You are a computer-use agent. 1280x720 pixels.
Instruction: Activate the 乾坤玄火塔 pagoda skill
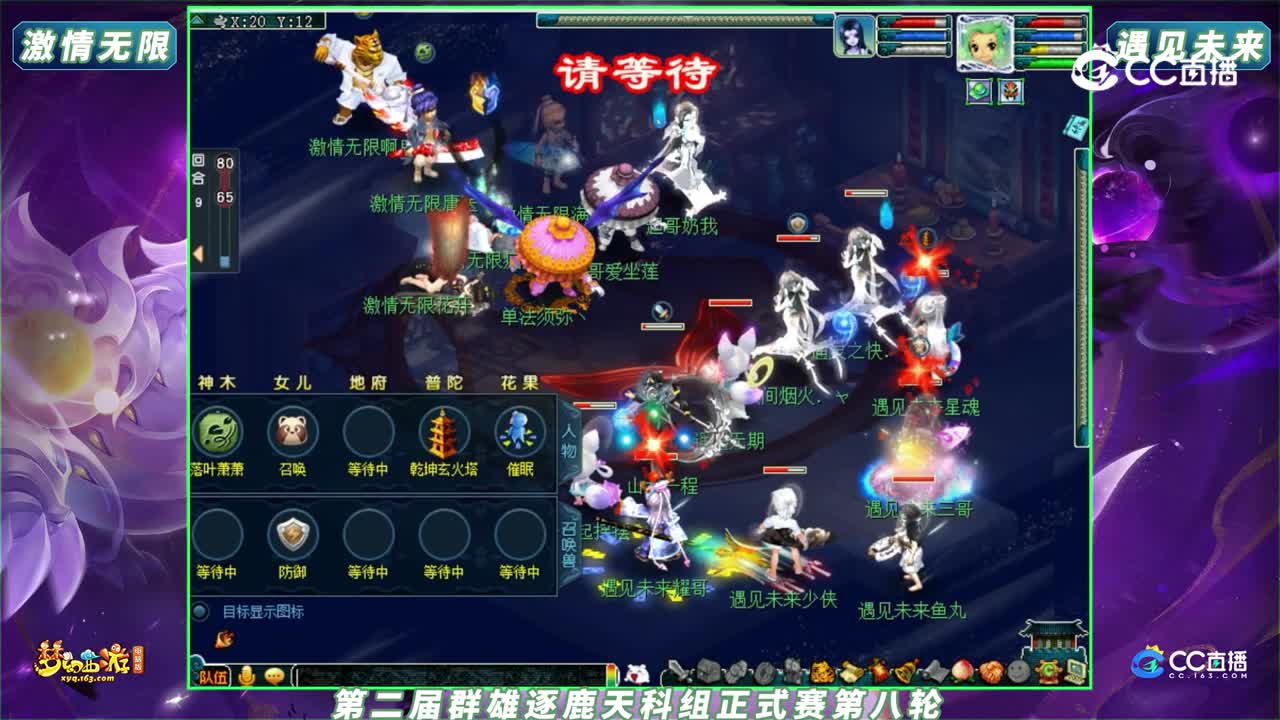[442, 431]
